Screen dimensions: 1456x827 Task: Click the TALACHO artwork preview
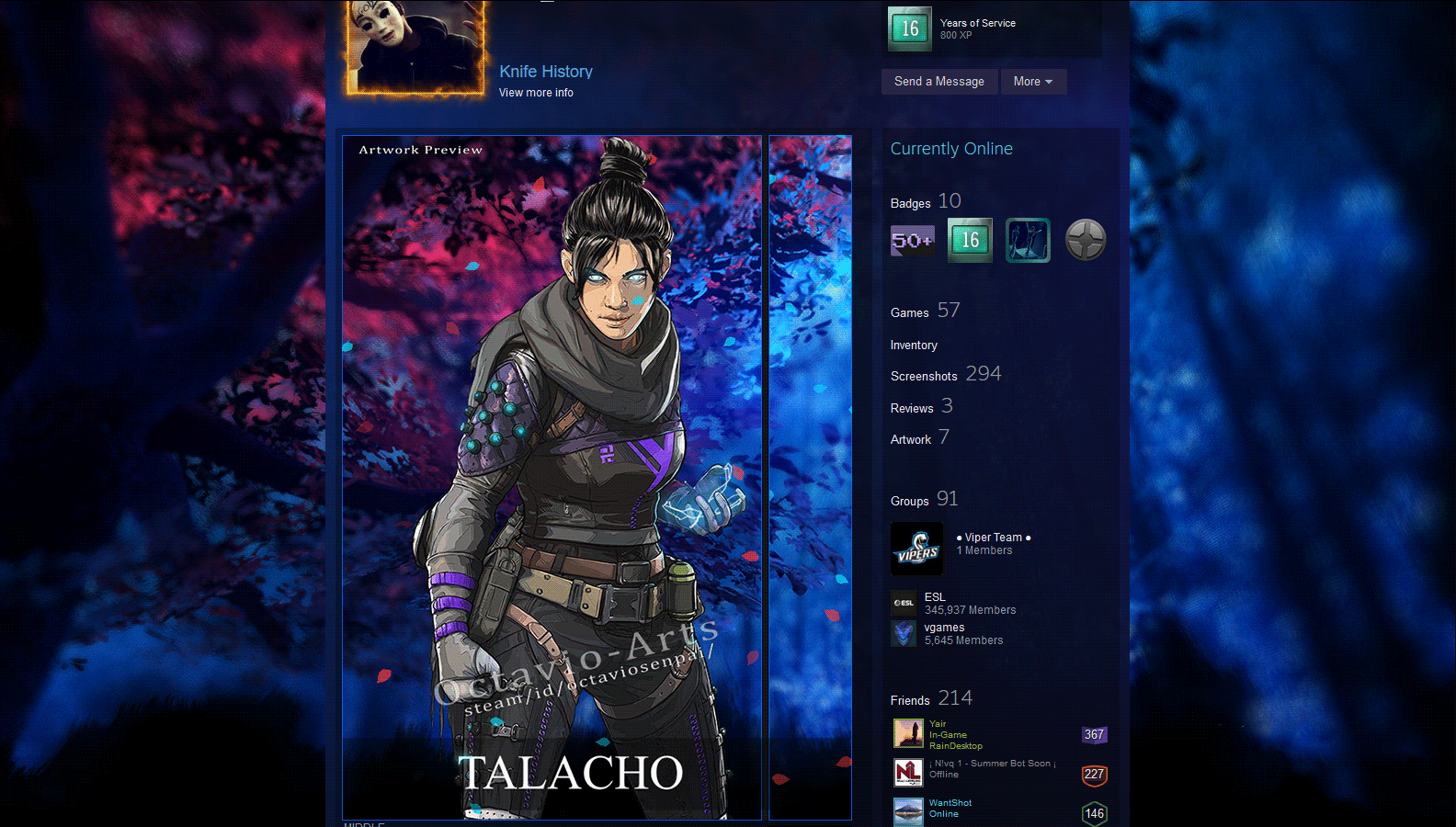click(552, 478)
